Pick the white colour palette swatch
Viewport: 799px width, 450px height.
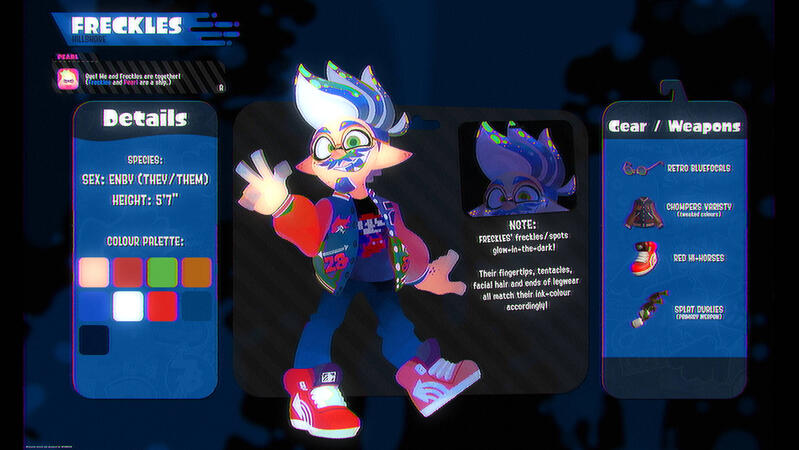click(128, 306)
